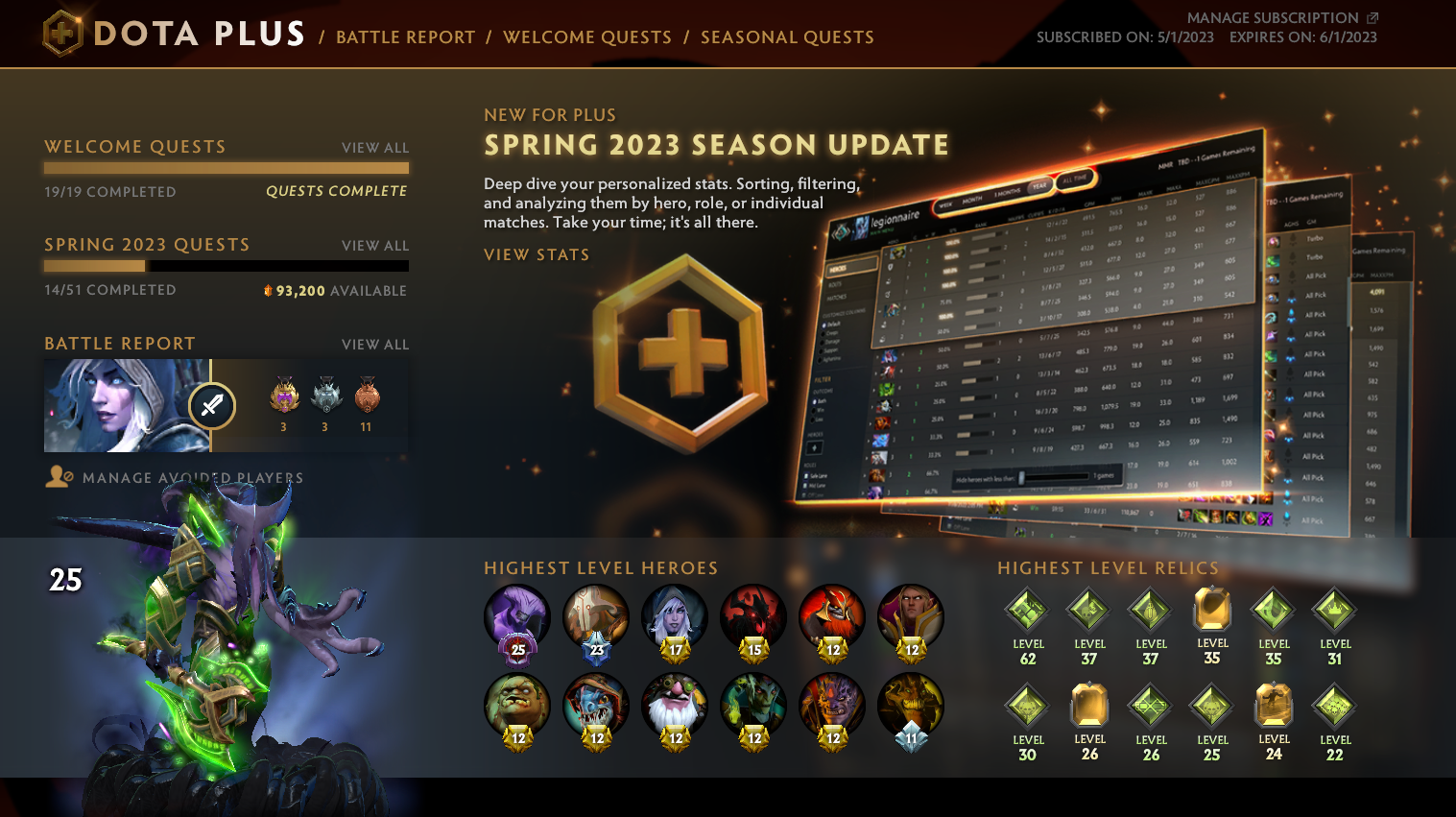
Task: Click the shards icon beside 93,200
Action: tap(270, 290)
